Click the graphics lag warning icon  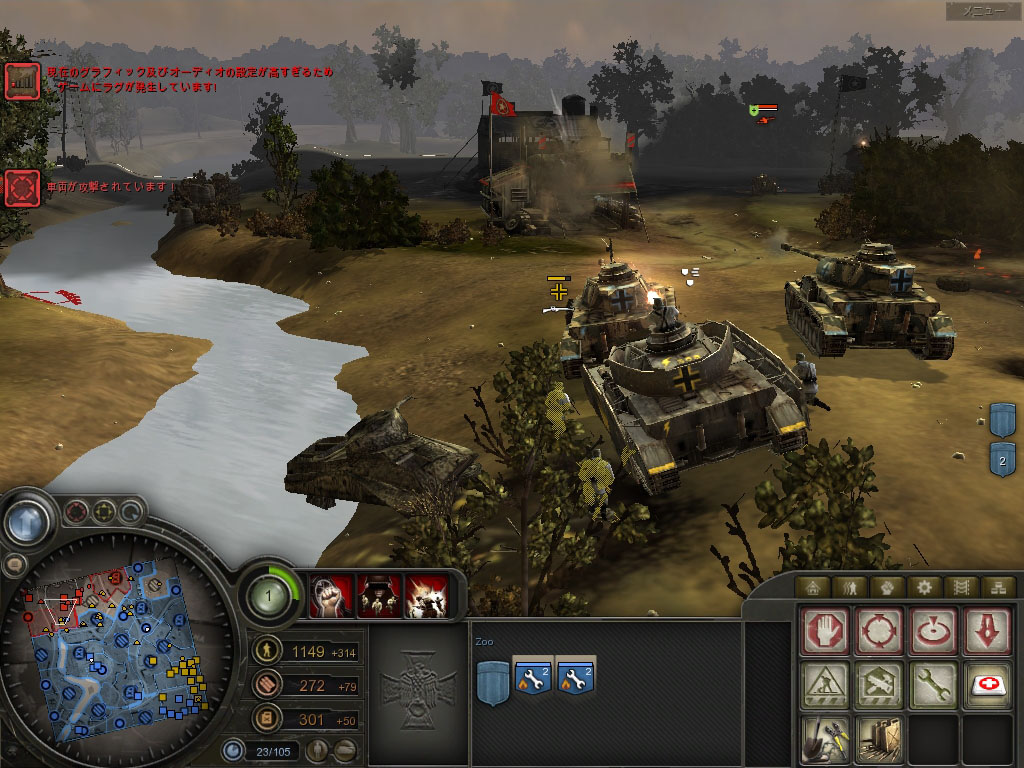tap(21, 81)
